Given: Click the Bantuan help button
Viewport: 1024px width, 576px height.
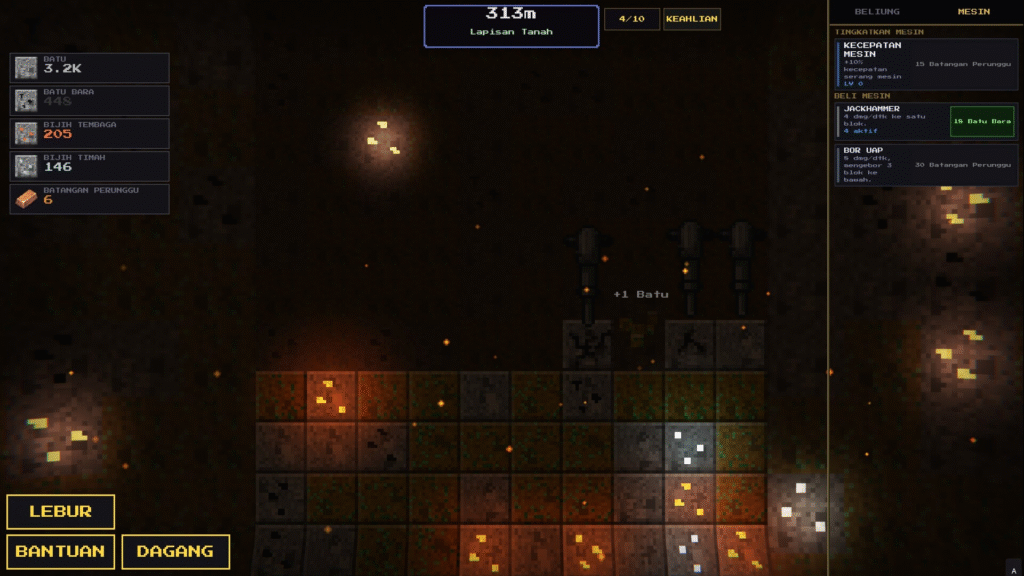Looking at the screenshot, I should 60,551.
